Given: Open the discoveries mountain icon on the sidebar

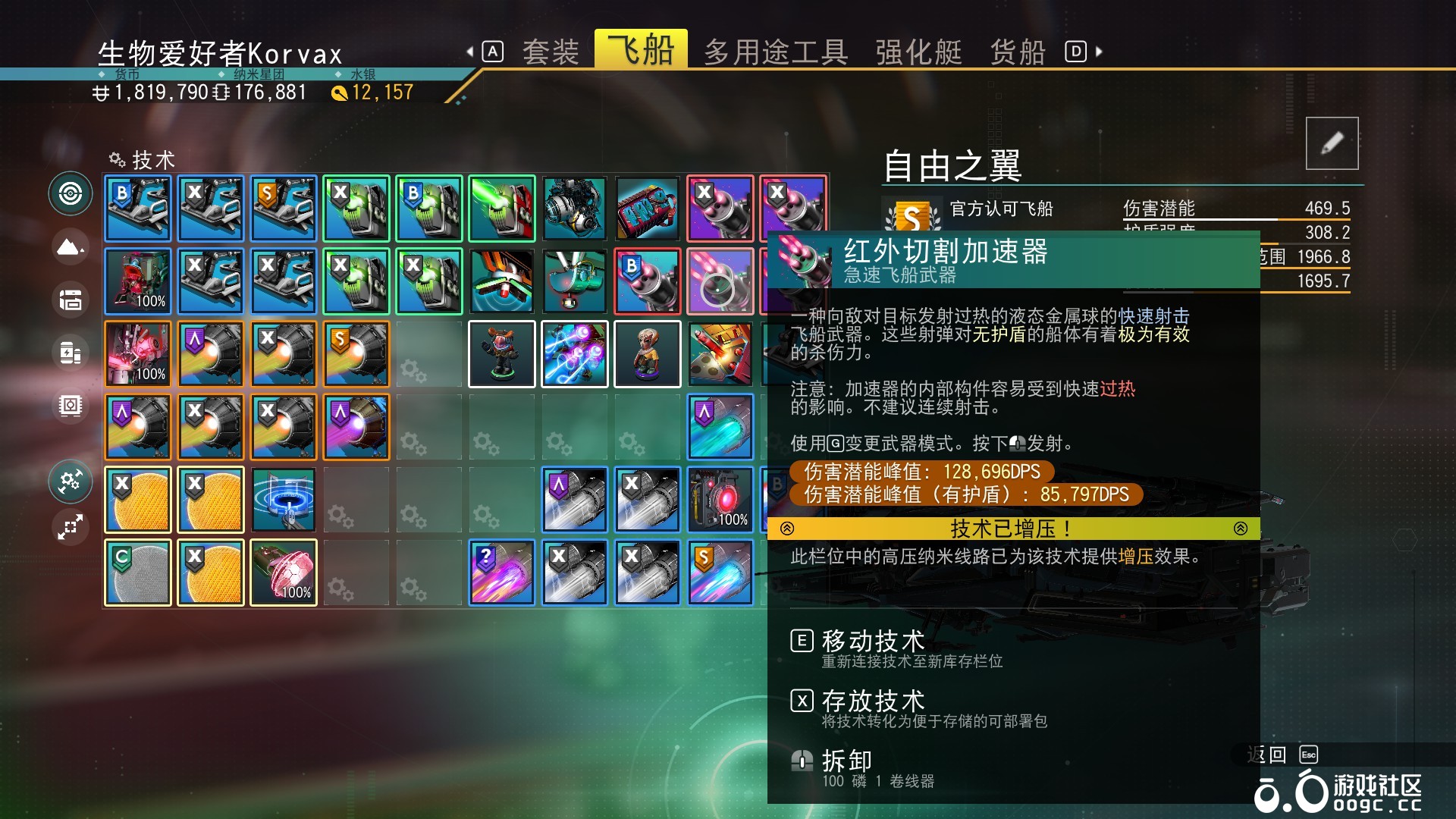Looking at the screenshot, I should 70,247.
